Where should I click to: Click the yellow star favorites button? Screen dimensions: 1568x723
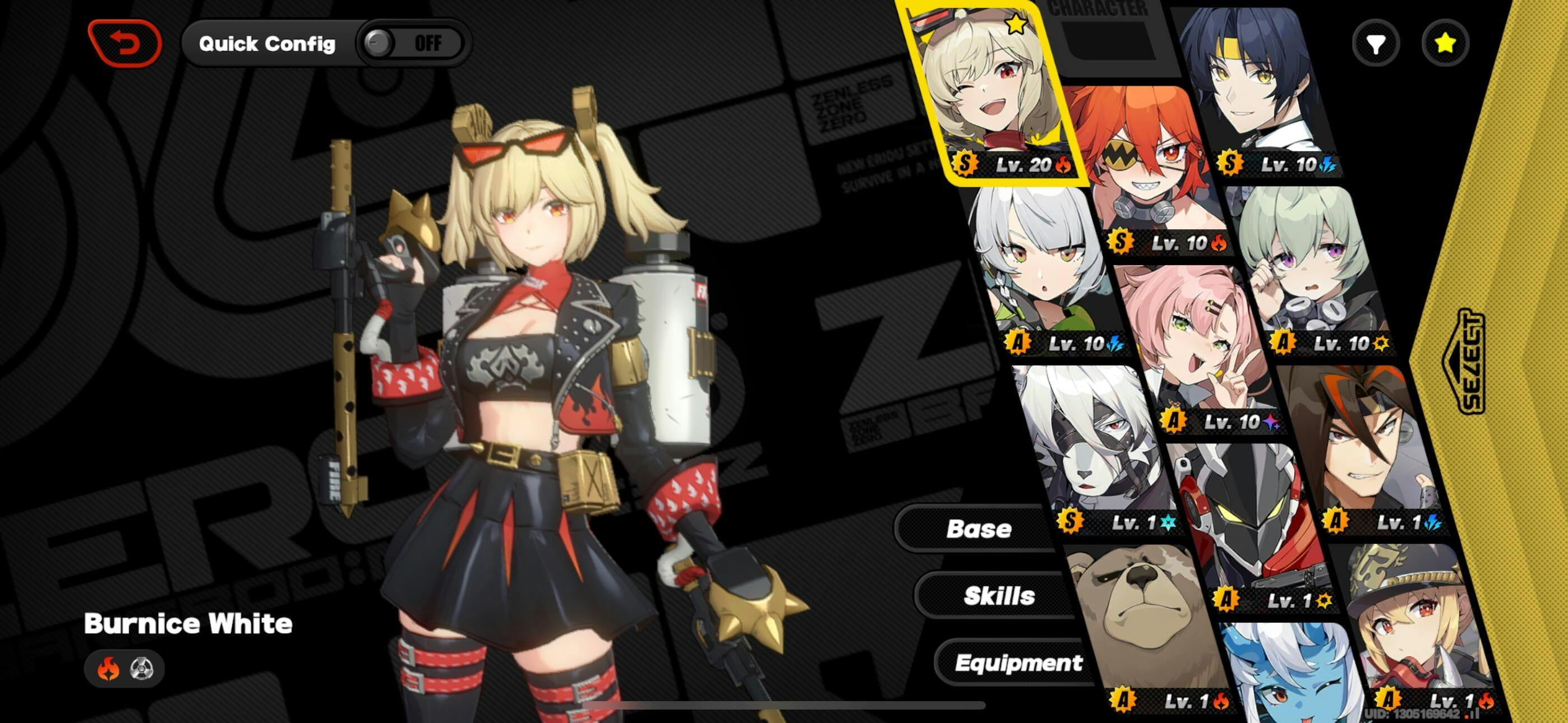tap(1445, 43)
